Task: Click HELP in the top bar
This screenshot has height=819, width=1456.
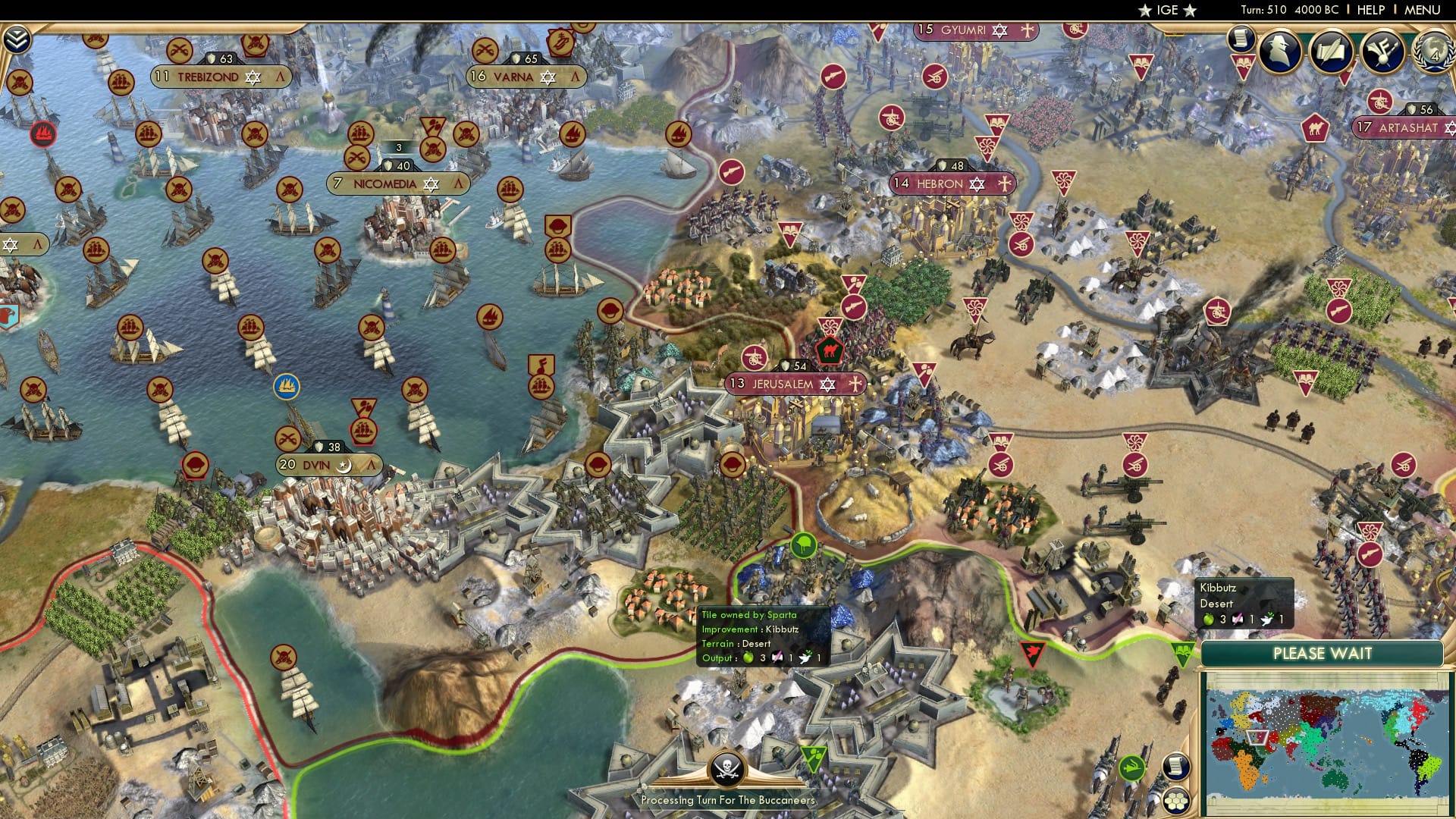Action: (1369, 10)
